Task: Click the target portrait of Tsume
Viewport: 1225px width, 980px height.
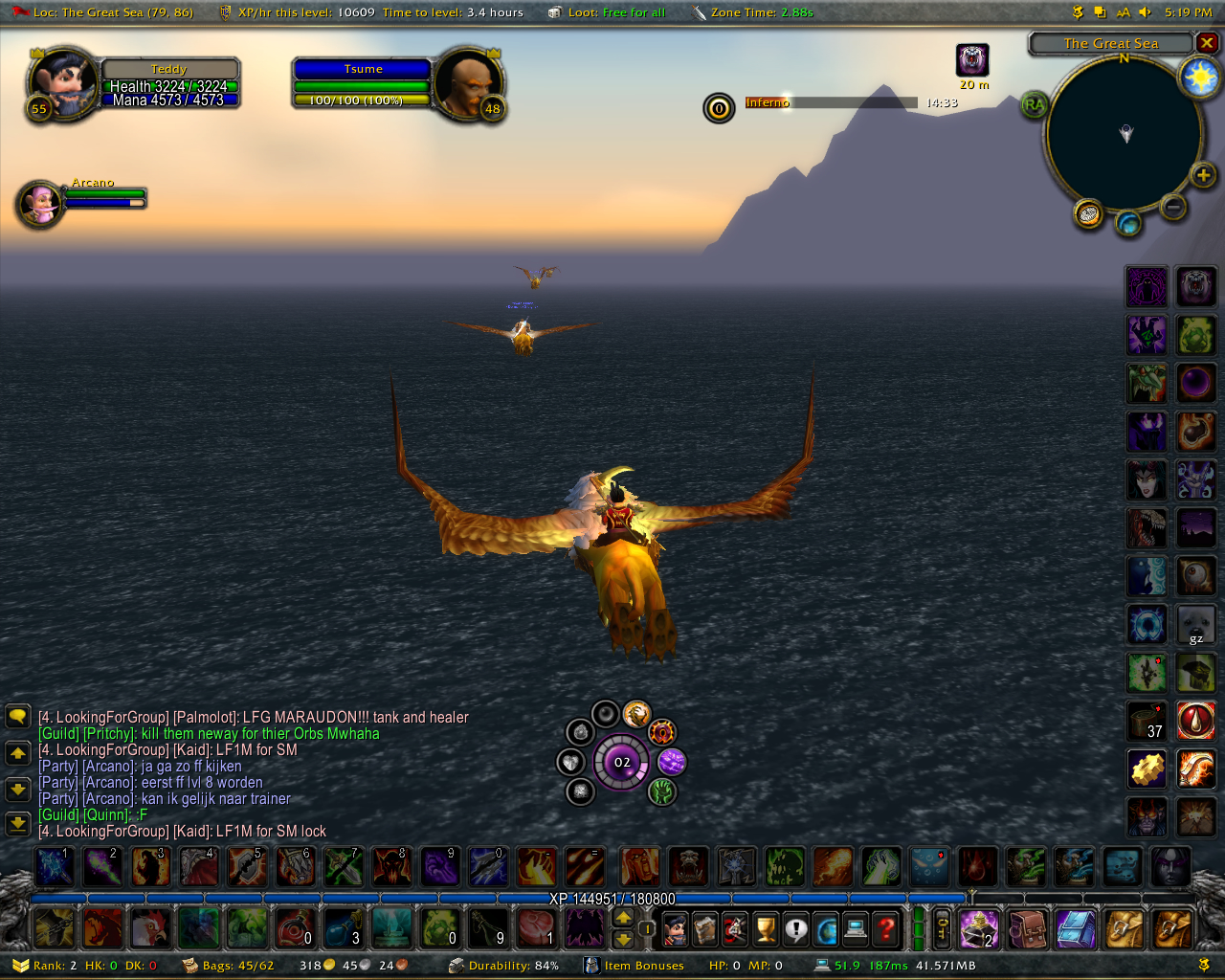Action: coord(468,82)
